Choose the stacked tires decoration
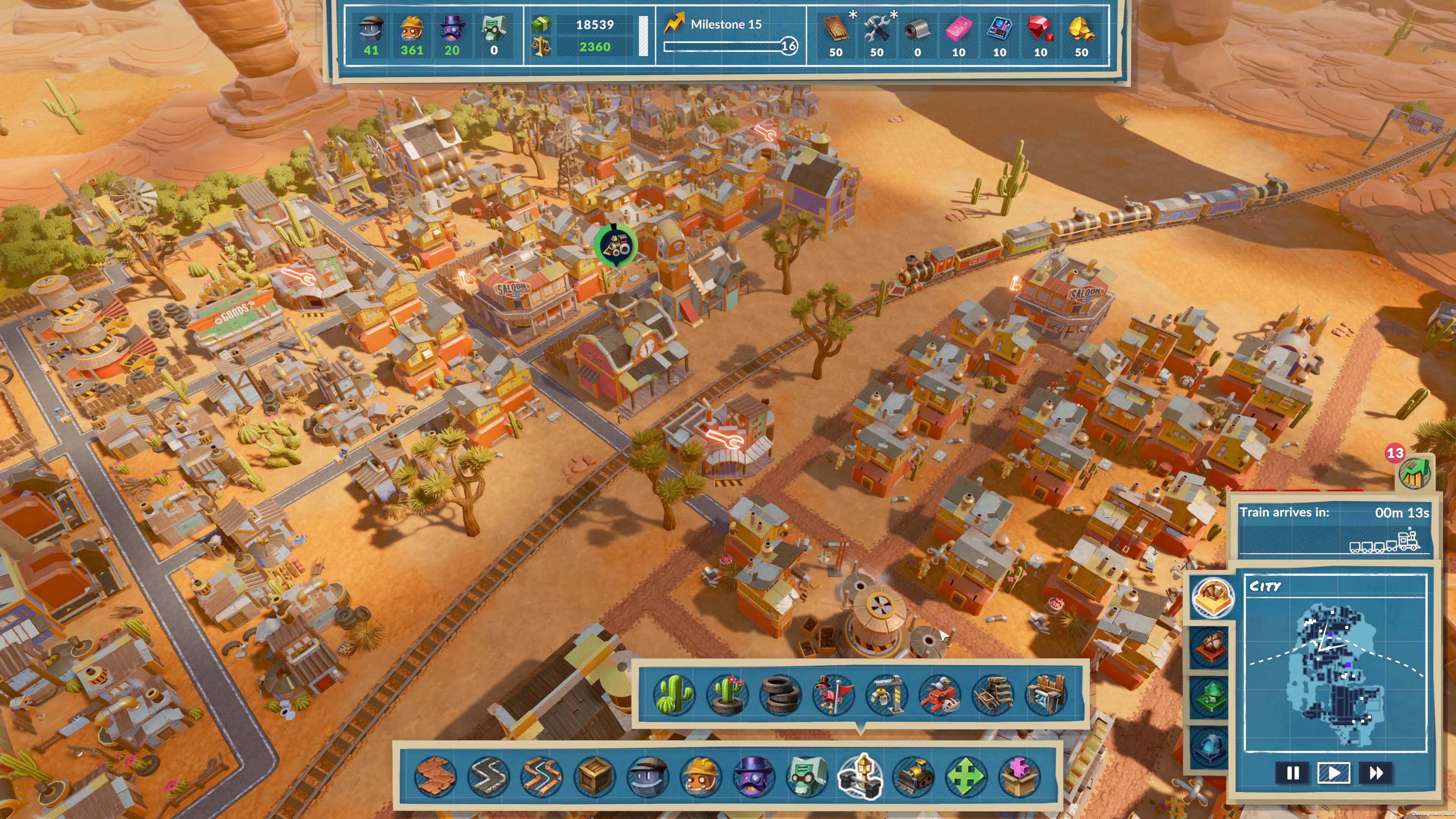 pos(780,695)
